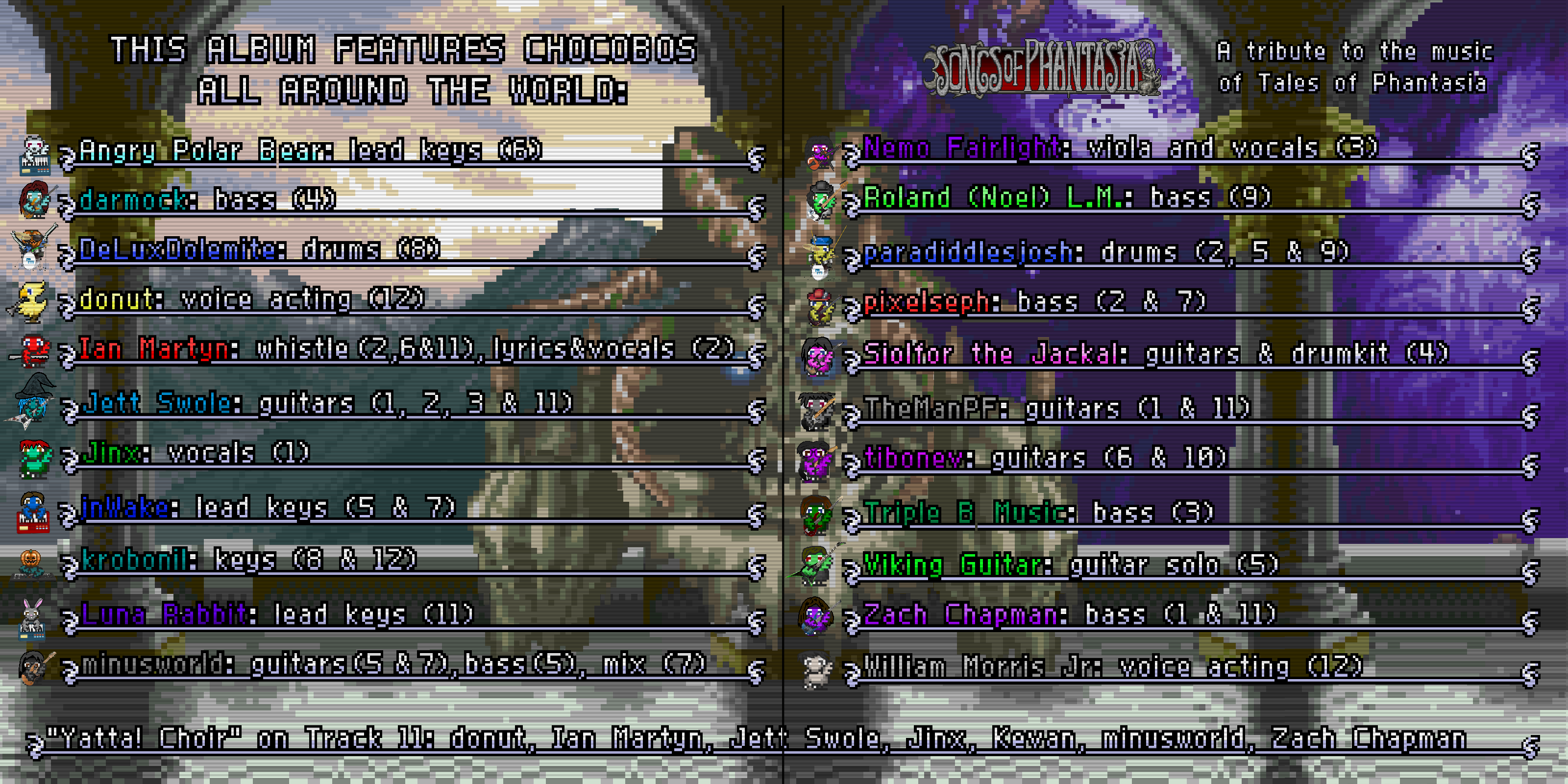Select the Jinx vocals row
This screenshot has width=1568, height=784.
(196, 453)
